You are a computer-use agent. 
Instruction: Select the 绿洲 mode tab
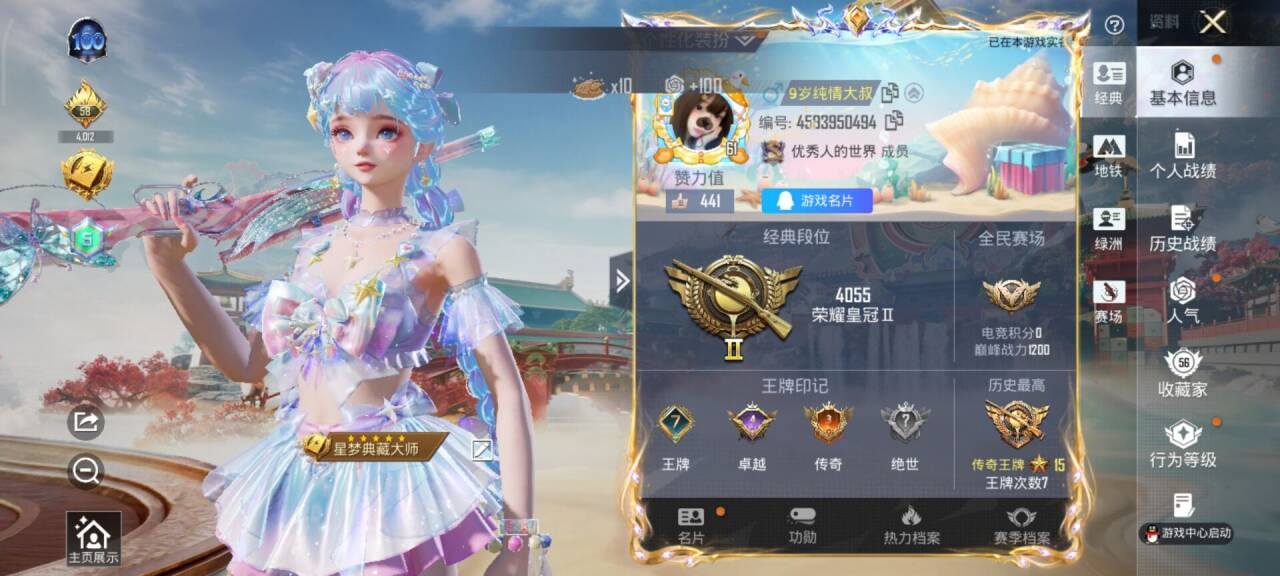point(1109,229)
